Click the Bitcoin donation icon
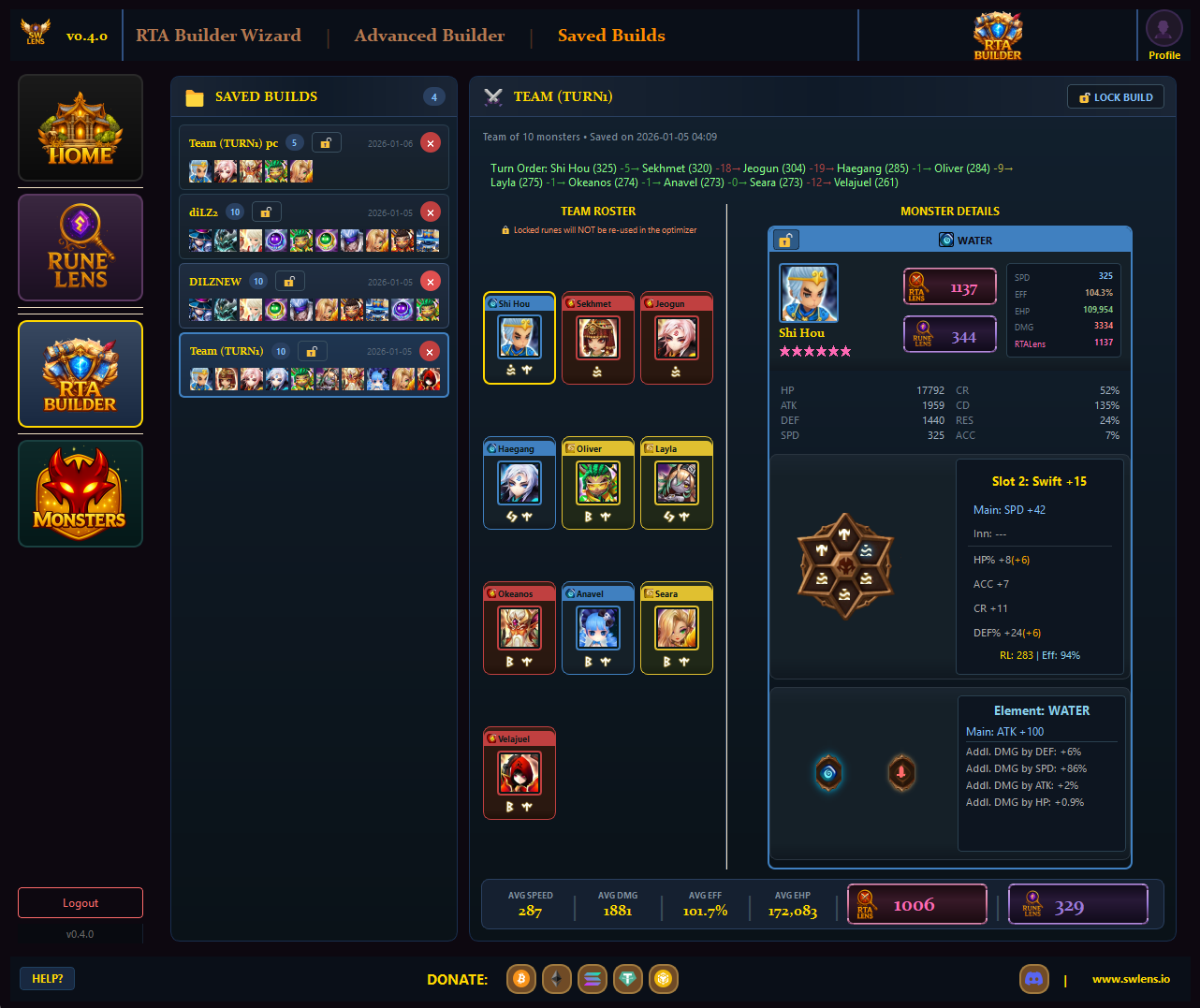 (521, 979)
